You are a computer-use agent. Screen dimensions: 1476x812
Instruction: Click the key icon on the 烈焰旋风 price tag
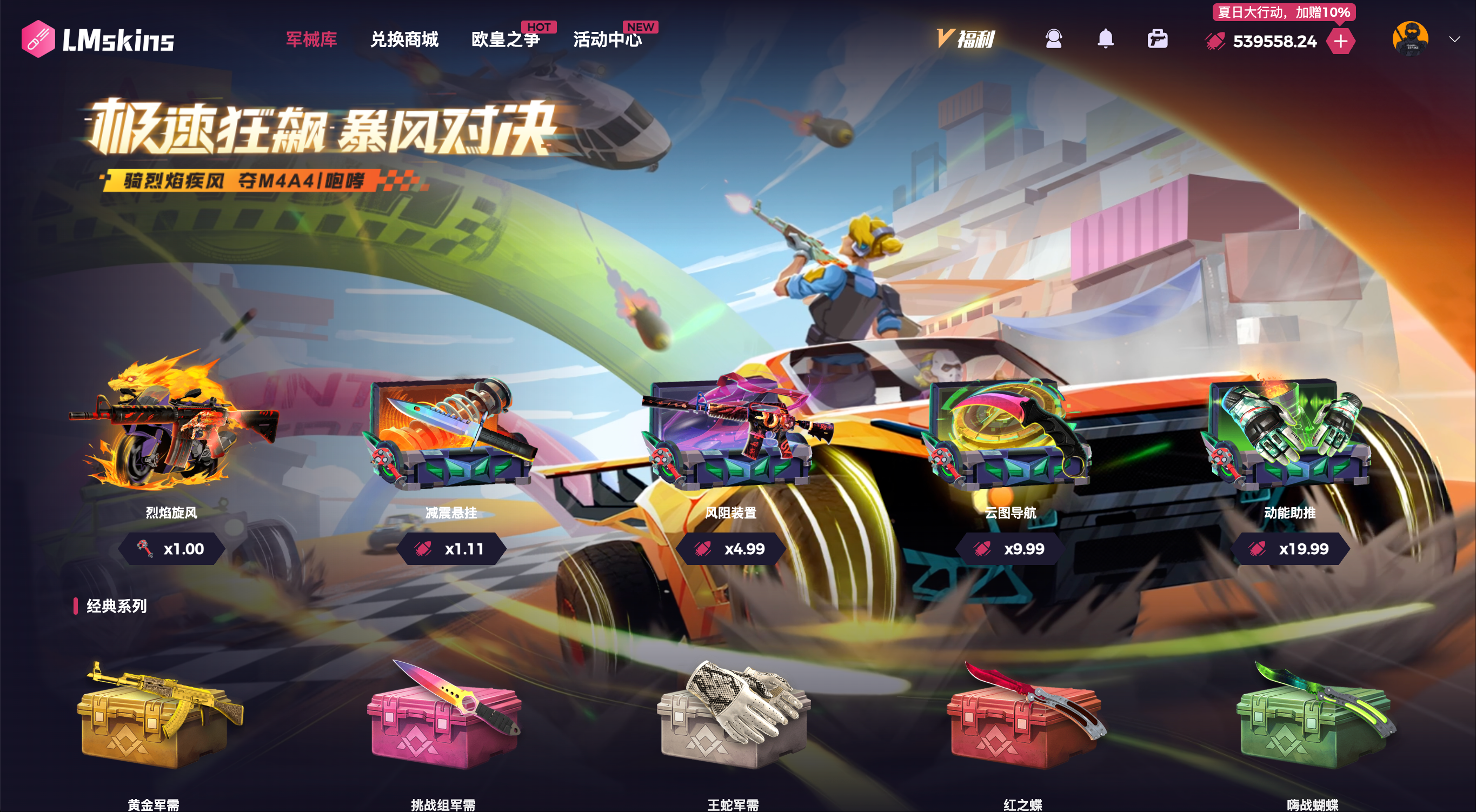click(x=145, y=549)
